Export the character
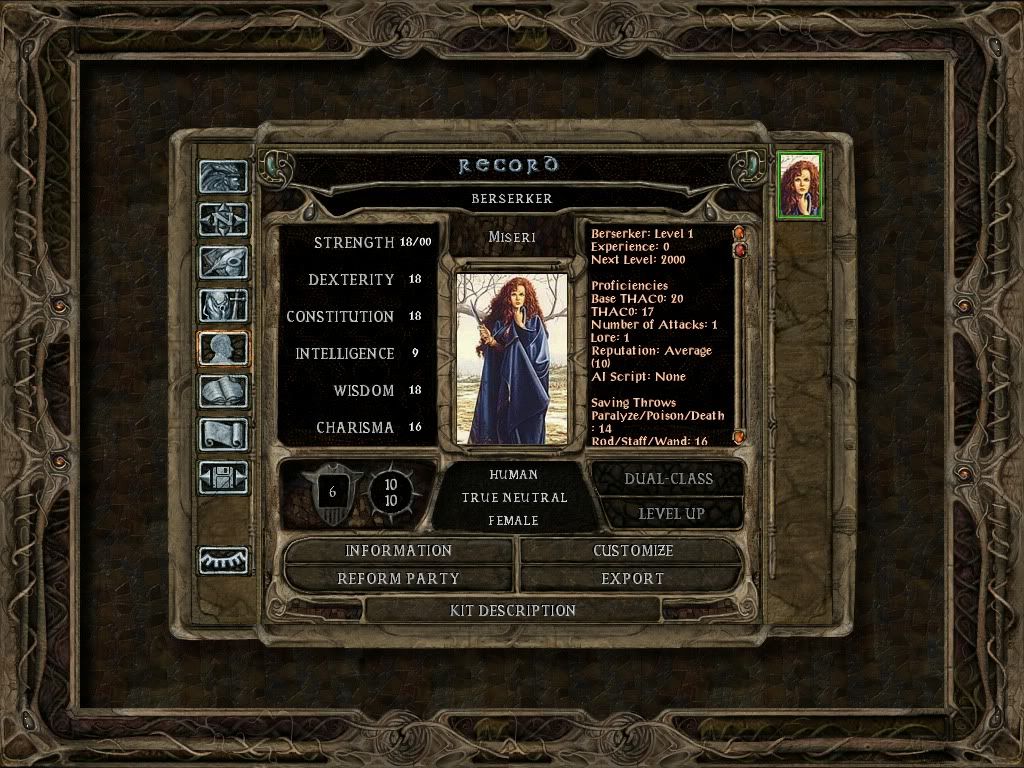This screenshot has width=1024, height=768. (x=632, y=579)
